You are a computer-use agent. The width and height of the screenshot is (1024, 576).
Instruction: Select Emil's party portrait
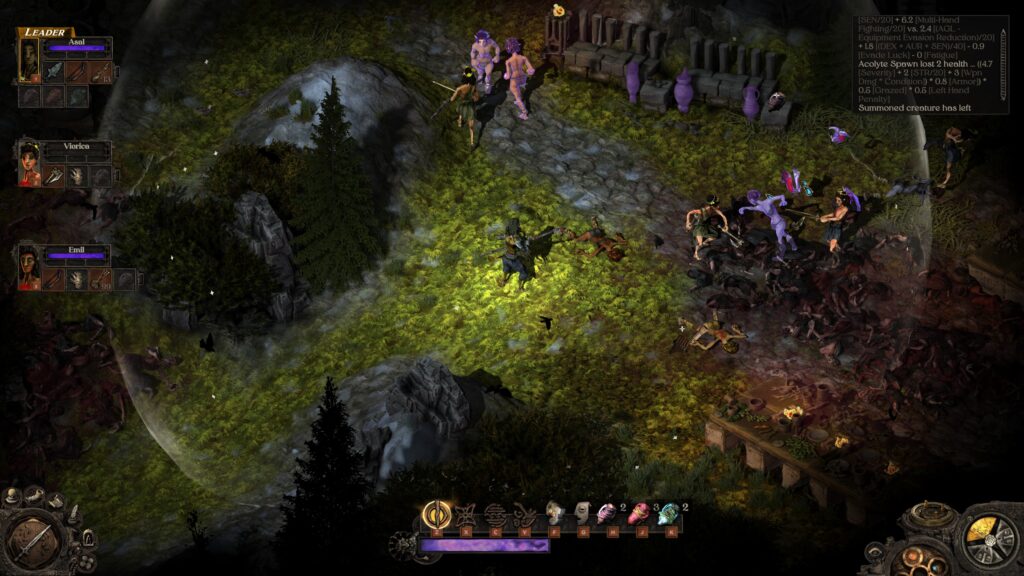pos(28,268)
